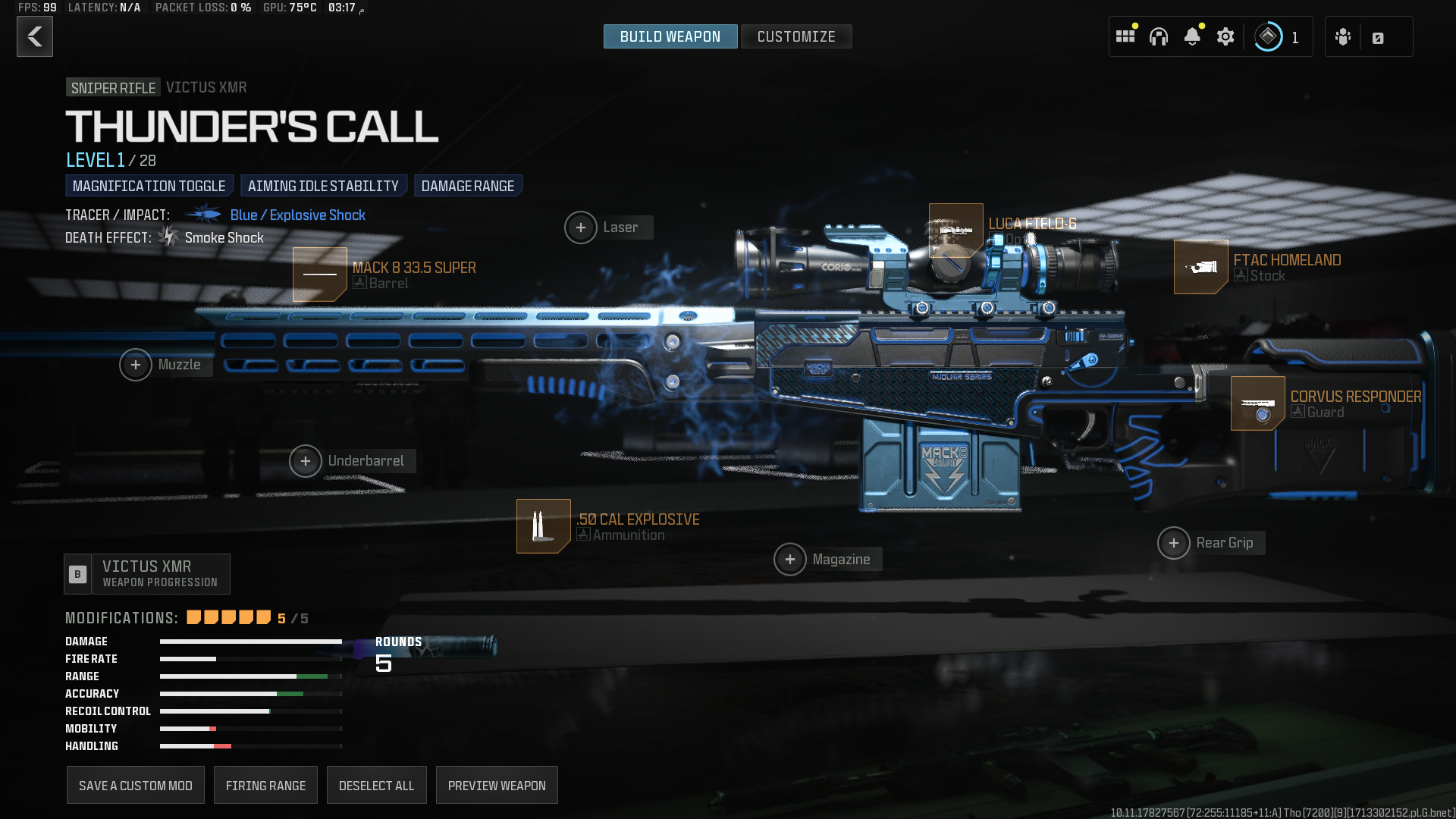The height and width of the screenshot is (819, 1456).
Task: Add a Rear Grip attachment
Action: coord(1174,543)
